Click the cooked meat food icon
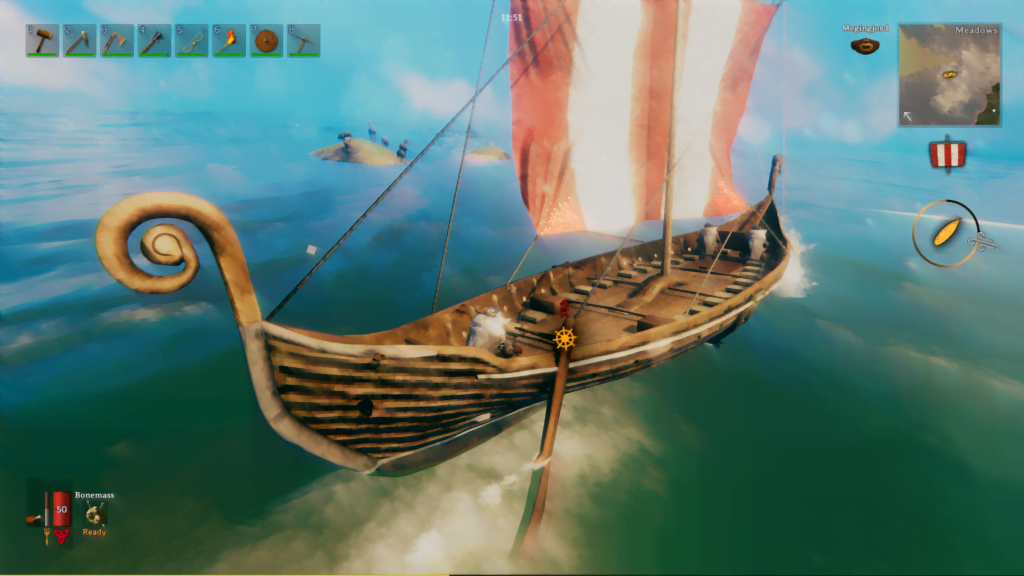1024x576 pixels. (x=35, y=518)
